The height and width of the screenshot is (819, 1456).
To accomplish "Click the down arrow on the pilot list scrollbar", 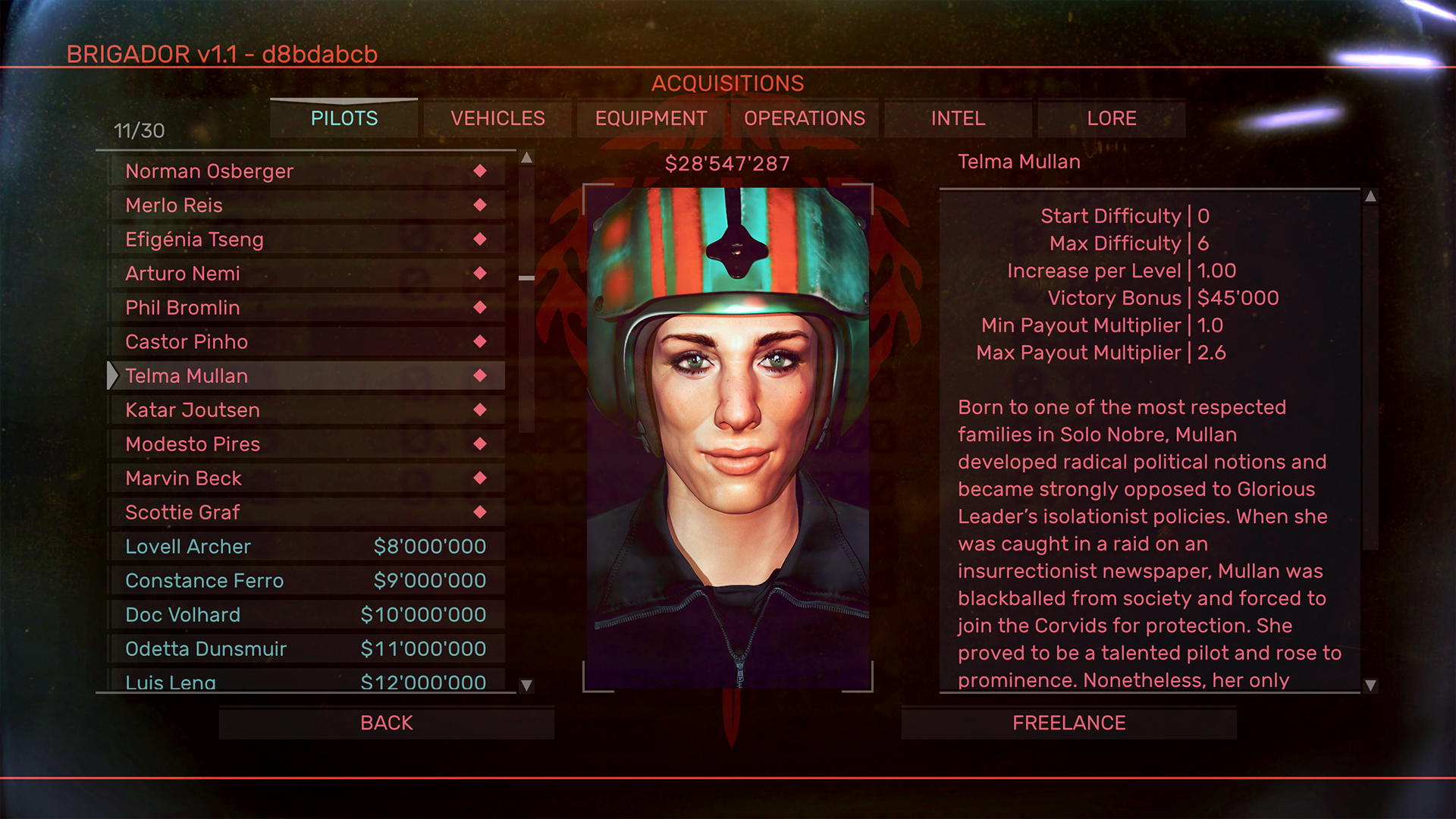I will 526,685.
